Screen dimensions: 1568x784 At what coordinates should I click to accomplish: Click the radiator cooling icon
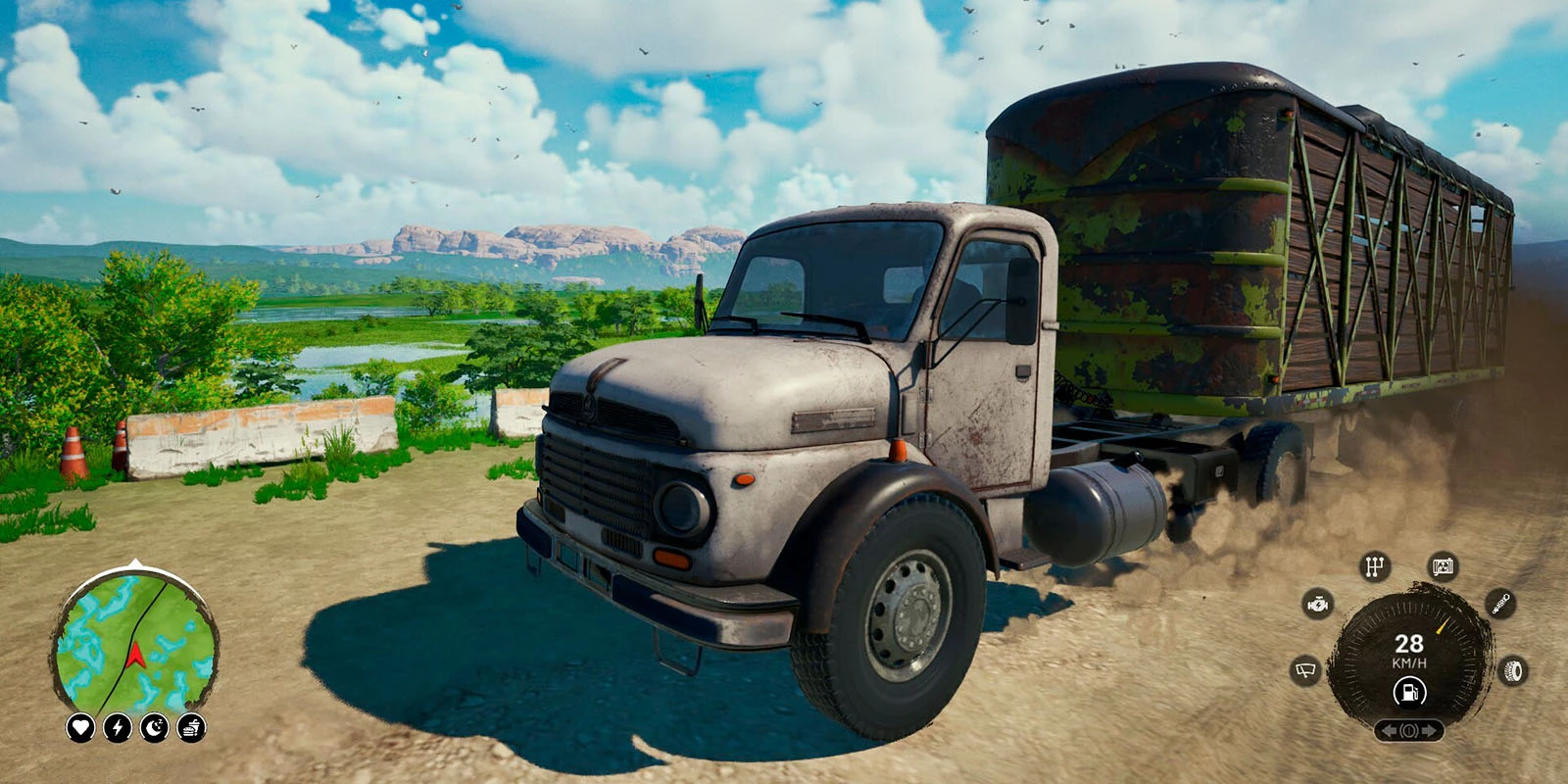pyautogui.click(x=1443, y=566)
